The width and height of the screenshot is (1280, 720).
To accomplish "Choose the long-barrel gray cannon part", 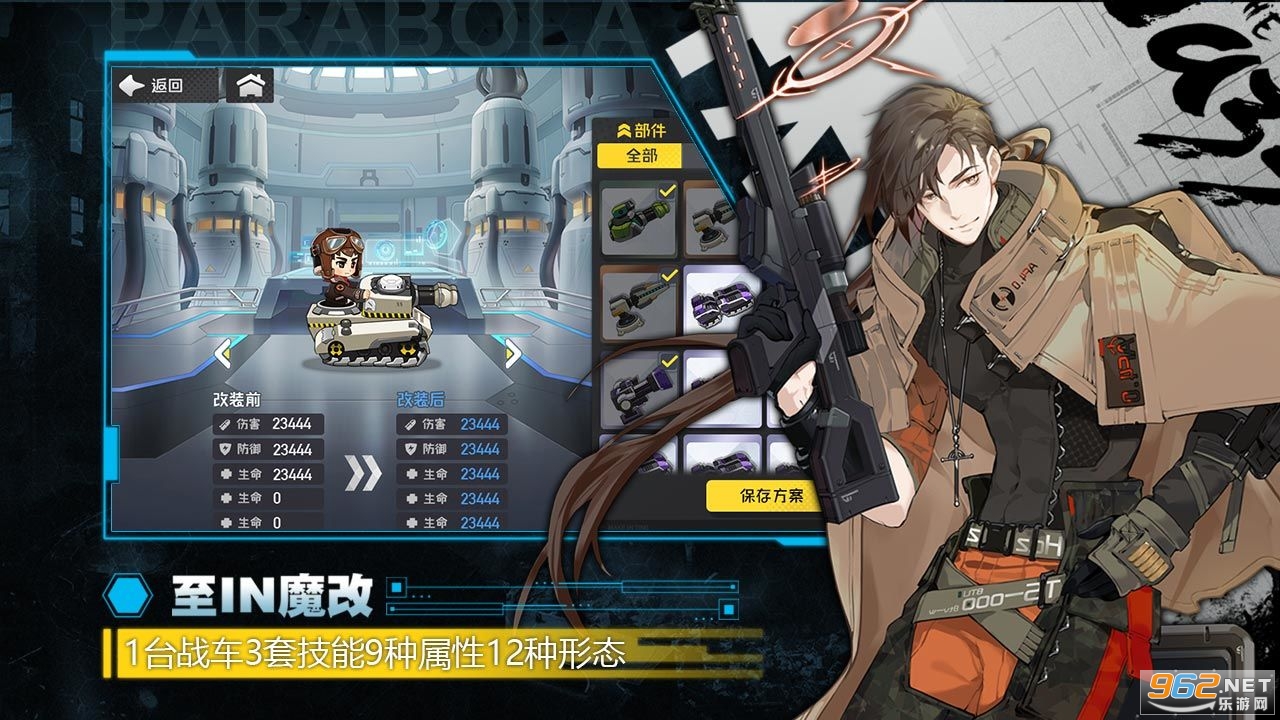I will point(639,301).
